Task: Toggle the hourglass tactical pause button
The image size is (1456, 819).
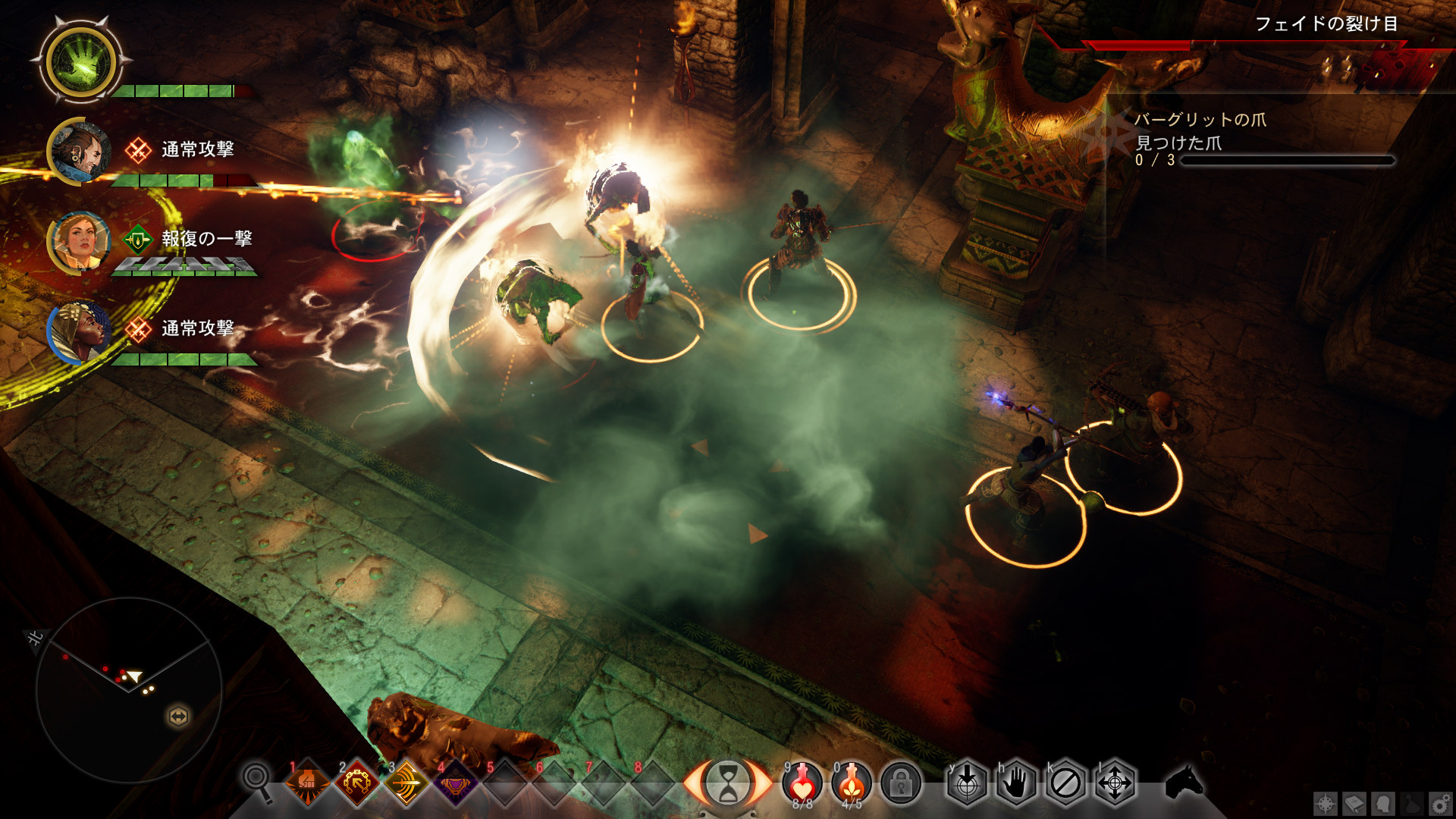Action: coord(727,783)
